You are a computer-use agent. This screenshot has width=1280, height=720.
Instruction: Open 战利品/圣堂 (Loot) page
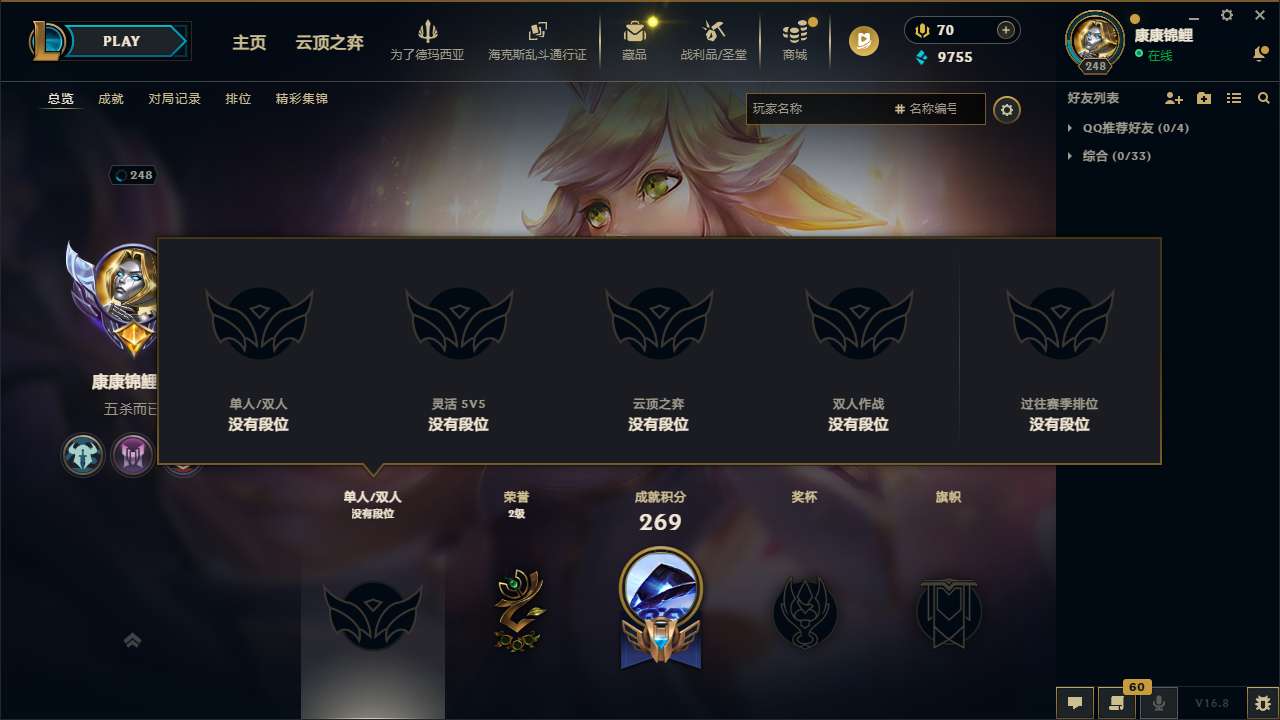click(713, 40)
